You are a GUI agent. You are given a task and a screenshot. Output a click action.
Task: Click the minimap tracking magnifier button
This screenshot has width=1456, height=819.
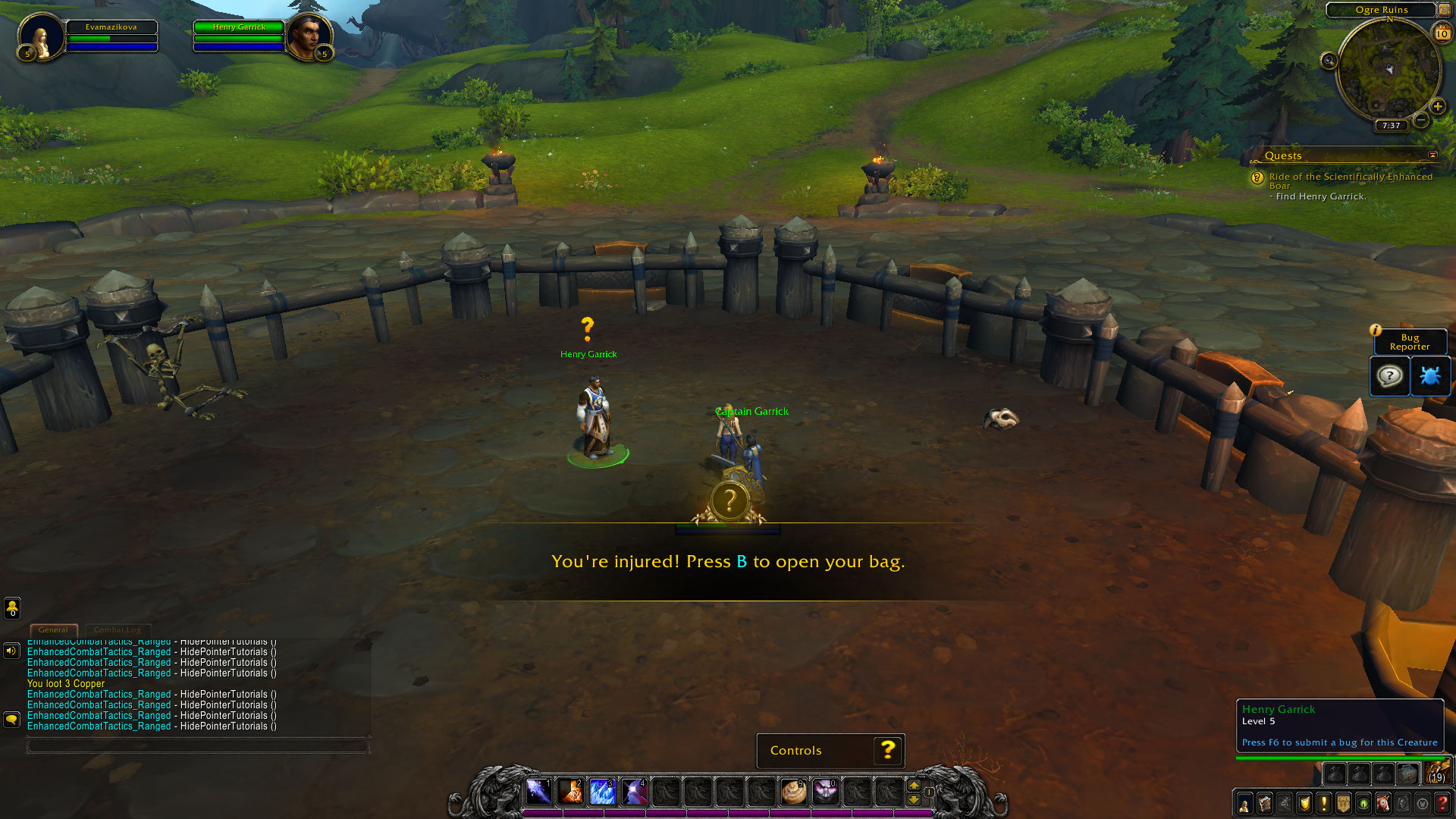1329,61
